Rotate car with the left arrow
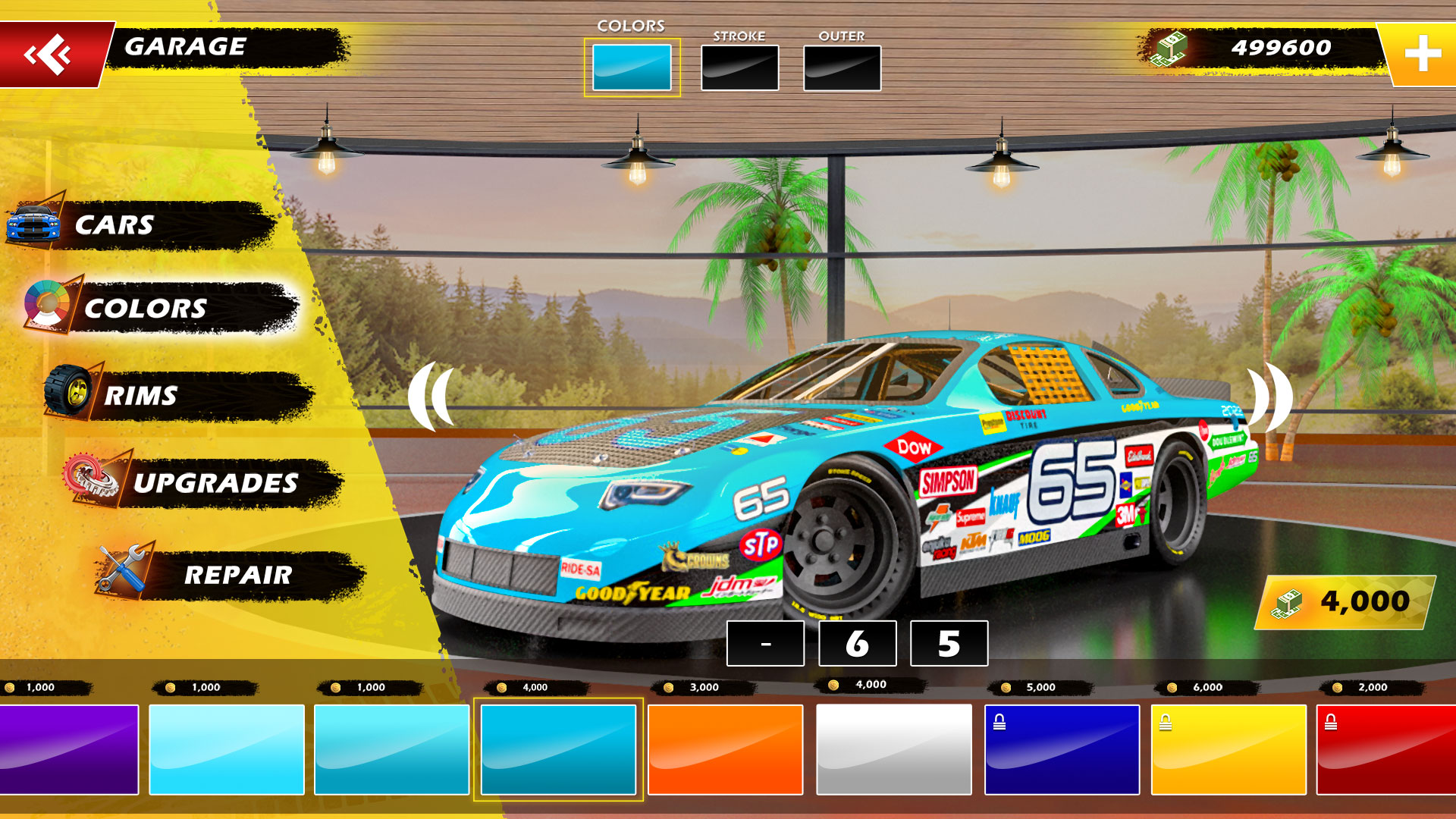The width and height of the screenshot is (1456, 819). point(431,397)
